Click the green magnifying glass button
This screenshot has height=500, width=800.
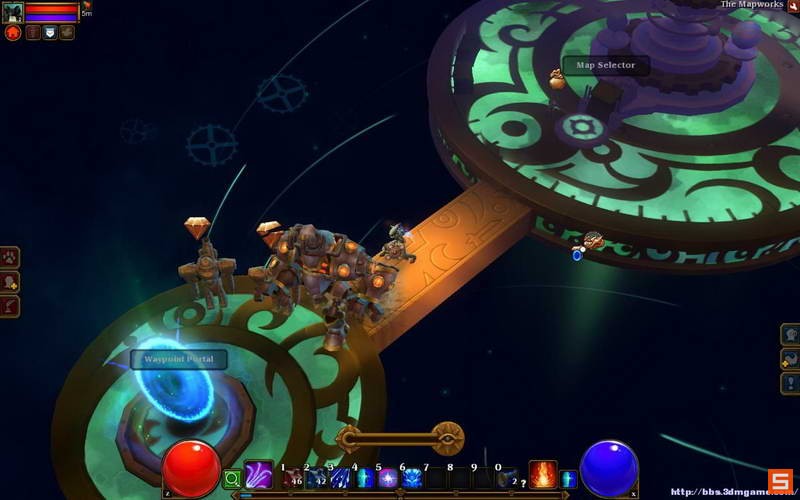point(232,479)
